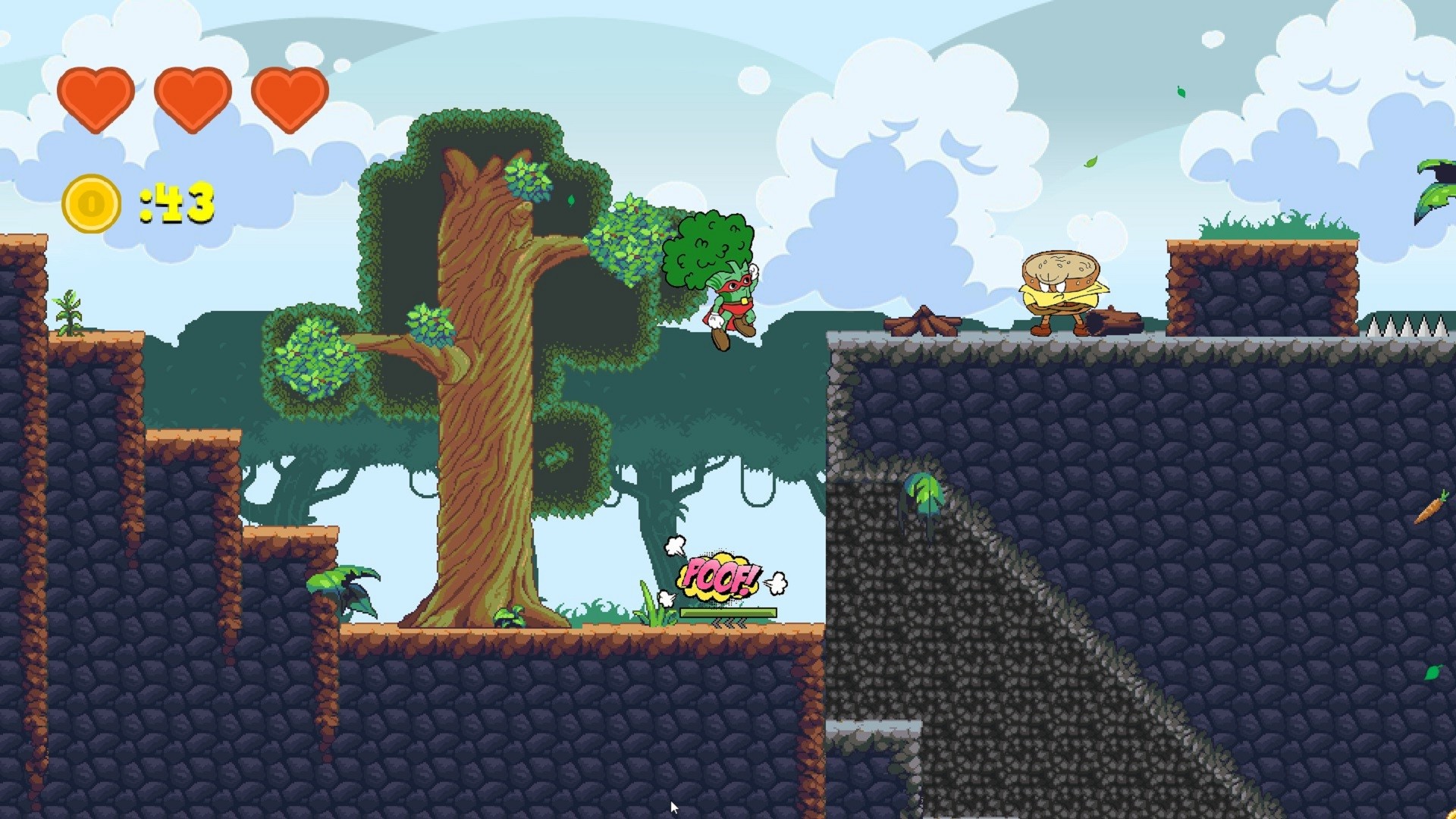
Task: Click the small palm sprout on the left cliff
Action: coord(68,311)
